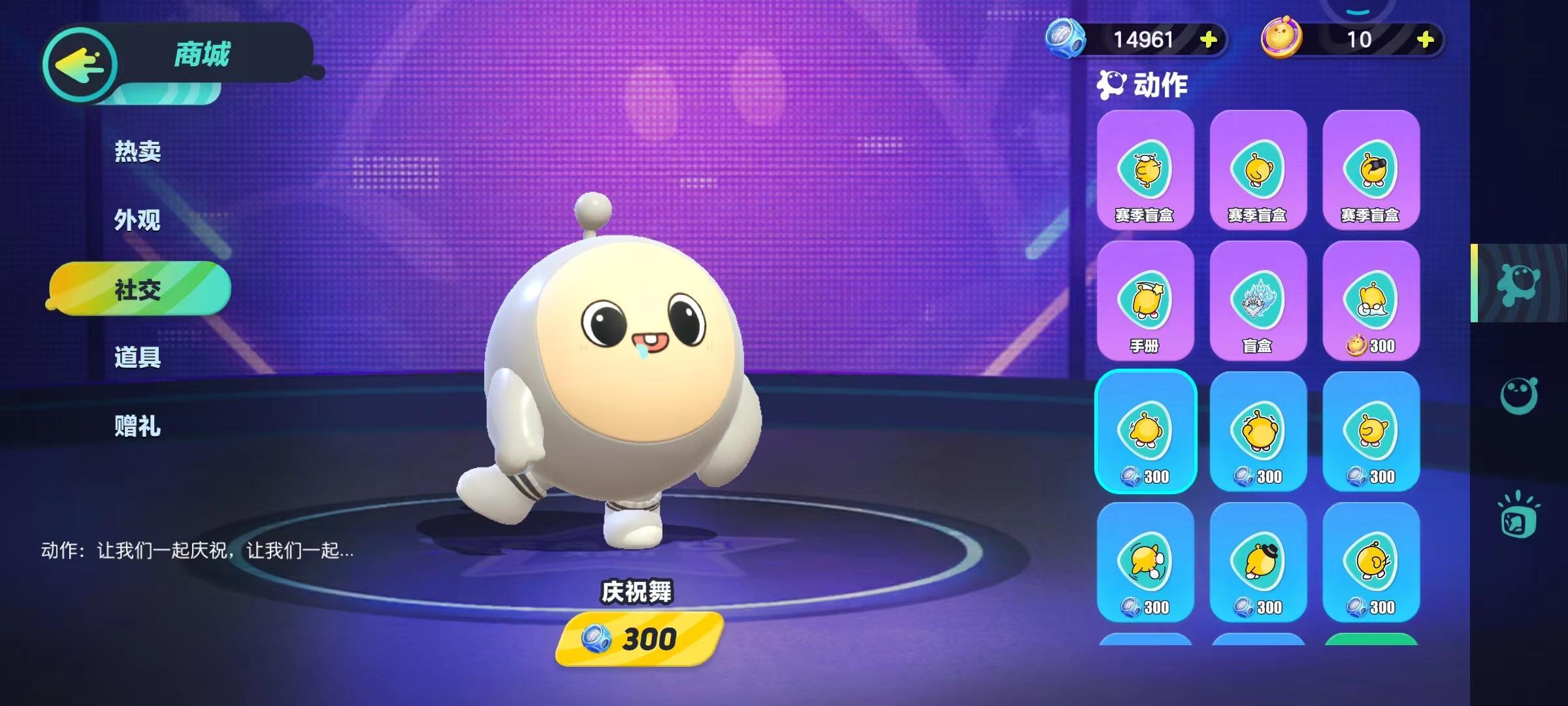Add more gold egg coins
Image resolution: width=1568 pixels, height=706 pixels.
[1425, 40]
